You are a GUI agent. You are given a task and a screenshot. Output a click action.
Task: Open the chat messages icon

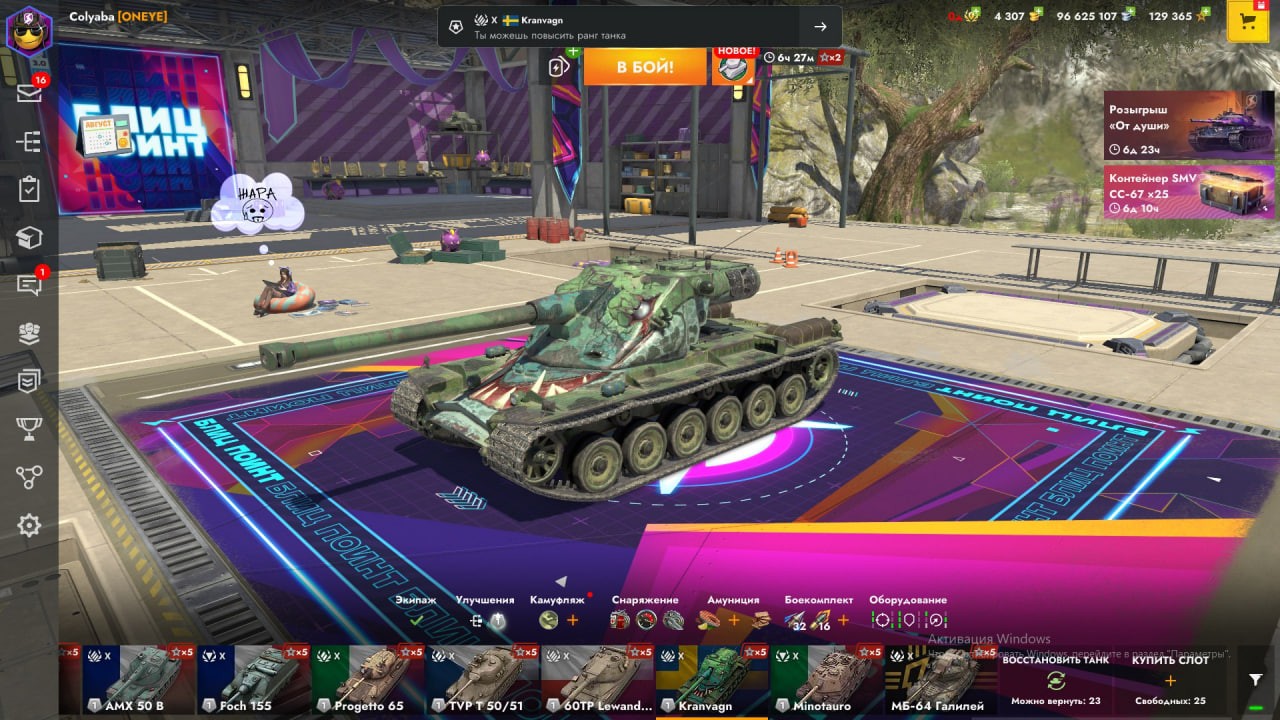pyautogui.click(x=29, y=285)
